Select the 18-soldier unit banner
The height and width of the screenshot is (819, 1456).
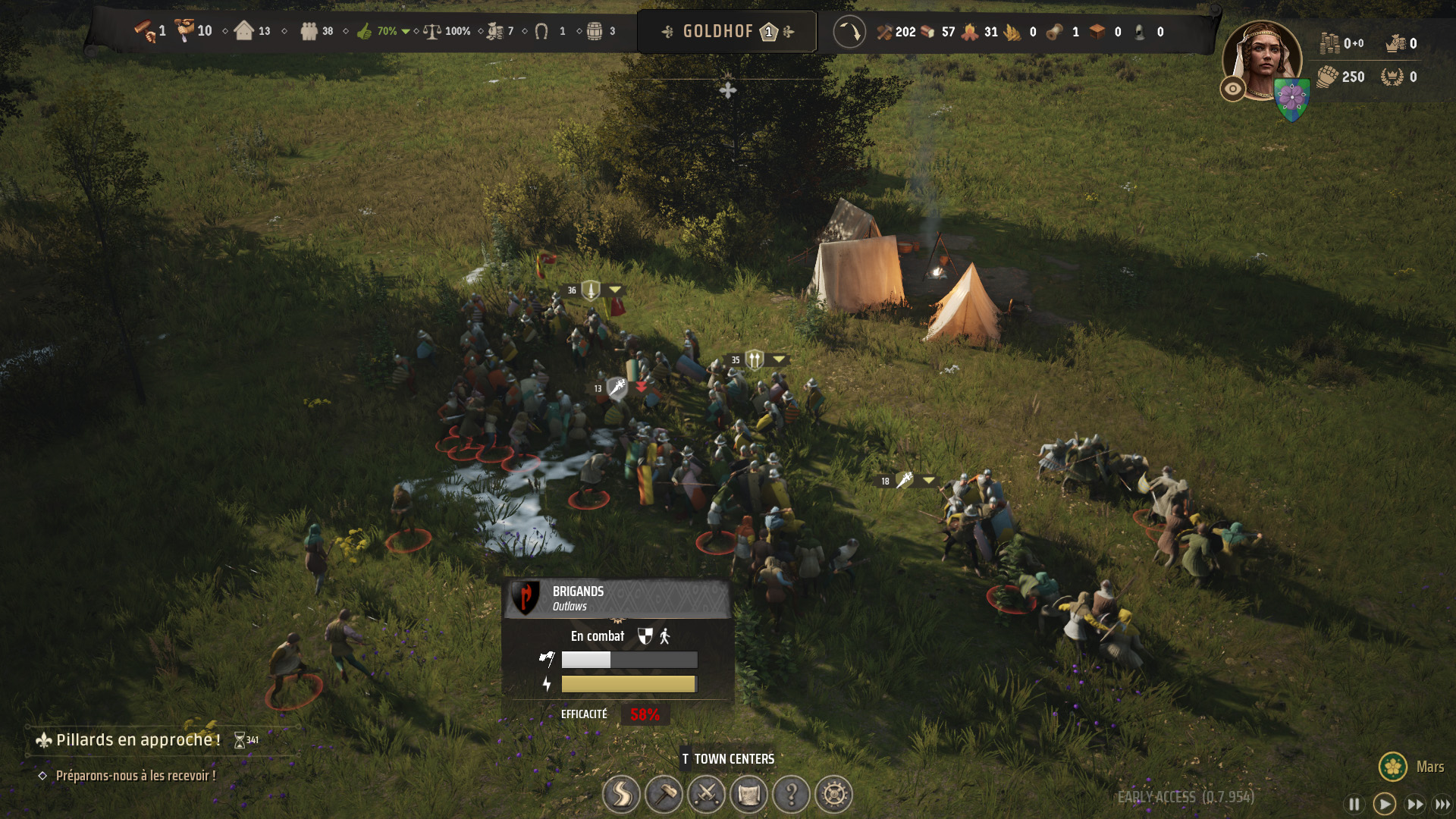tap(904, 481)
